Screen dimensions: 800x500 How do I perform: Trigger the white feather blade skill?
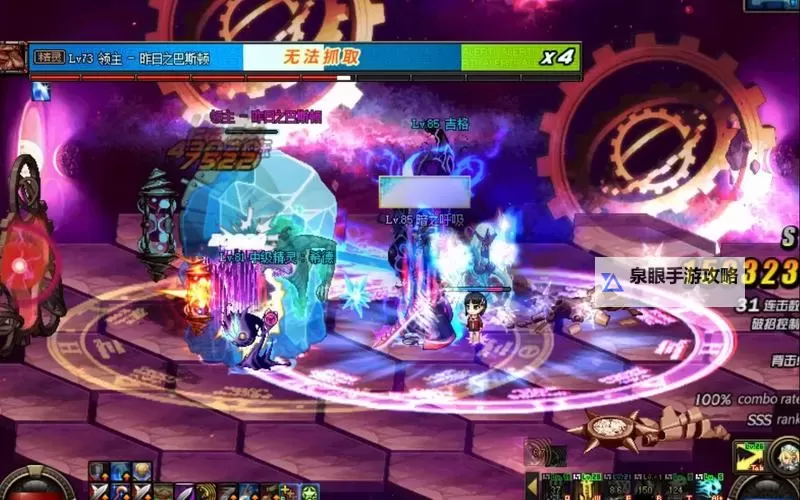[184, 492]
